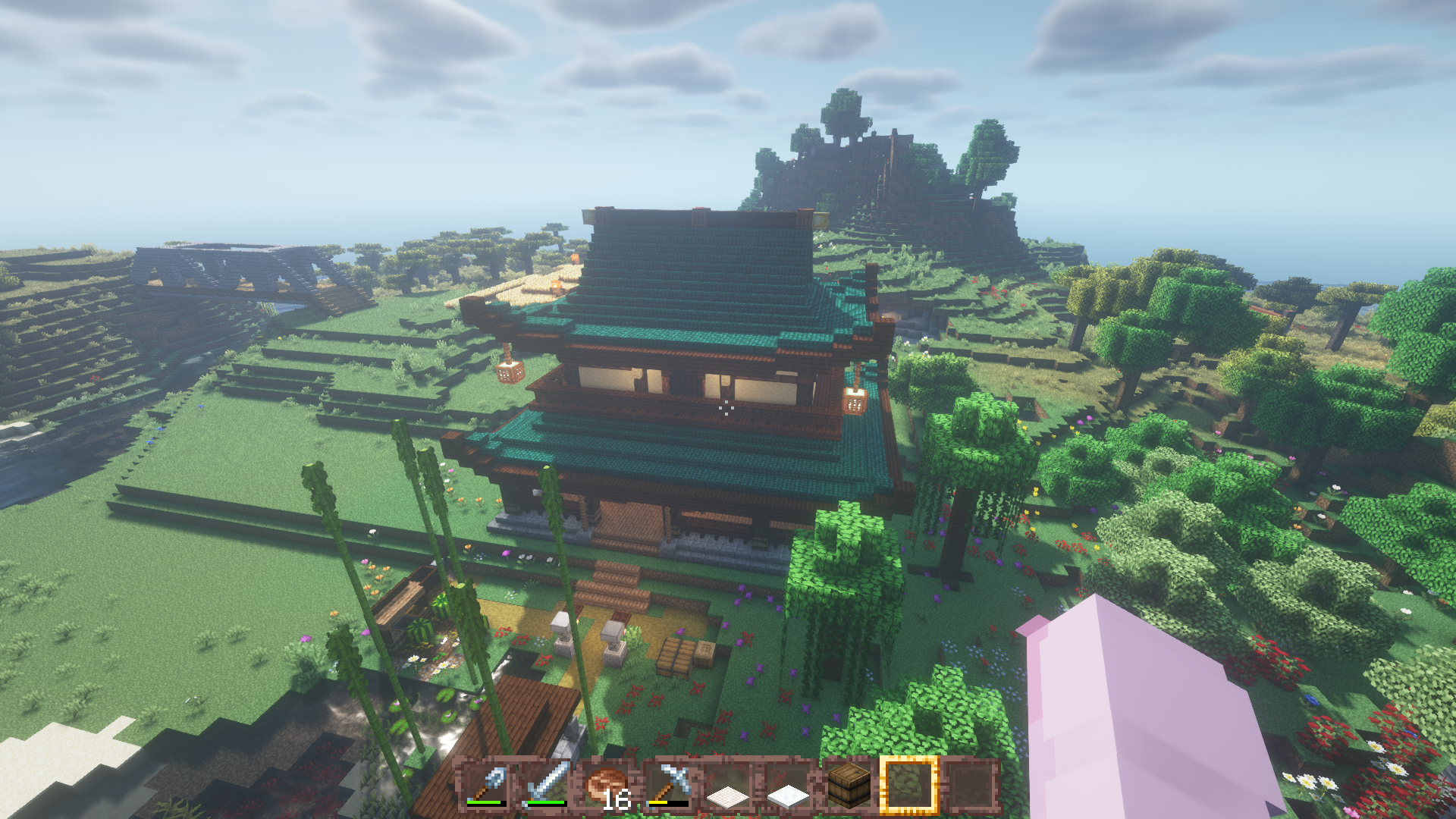
Task: Choose the cooked steak stack of 16
Action: coord(607,784)
